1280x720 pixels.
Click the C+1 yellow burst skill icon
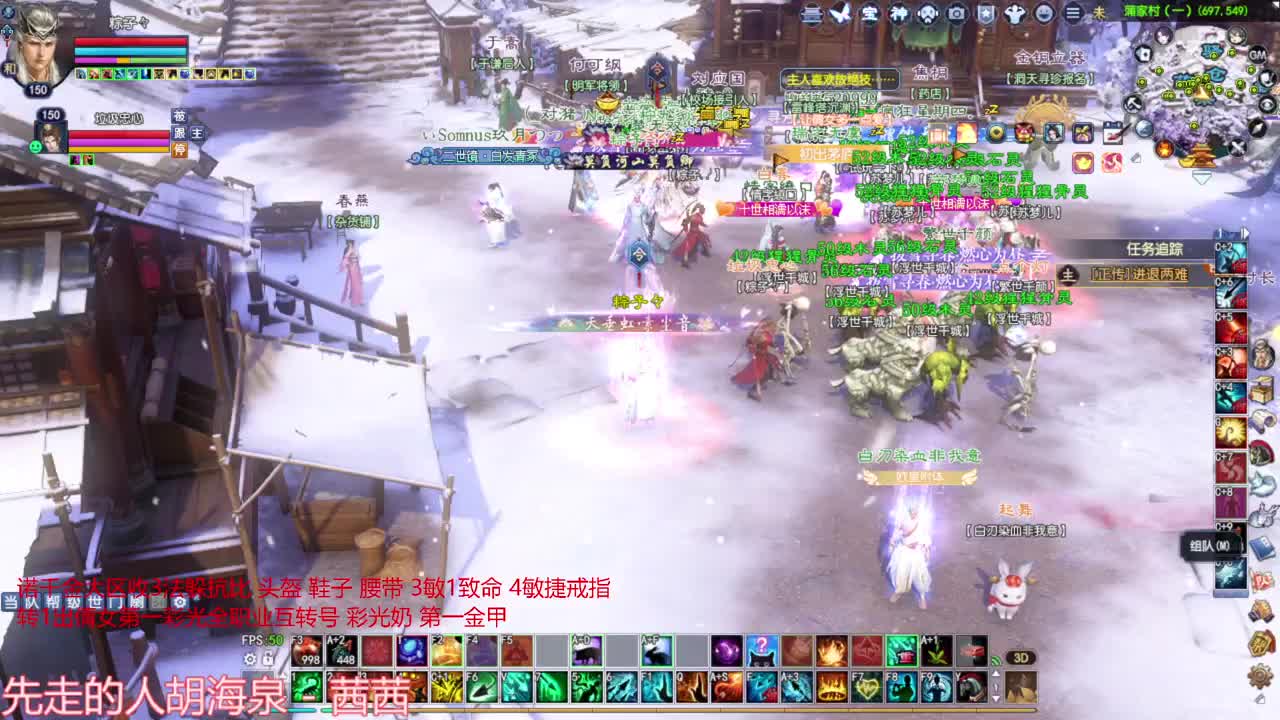pos(447,685)
